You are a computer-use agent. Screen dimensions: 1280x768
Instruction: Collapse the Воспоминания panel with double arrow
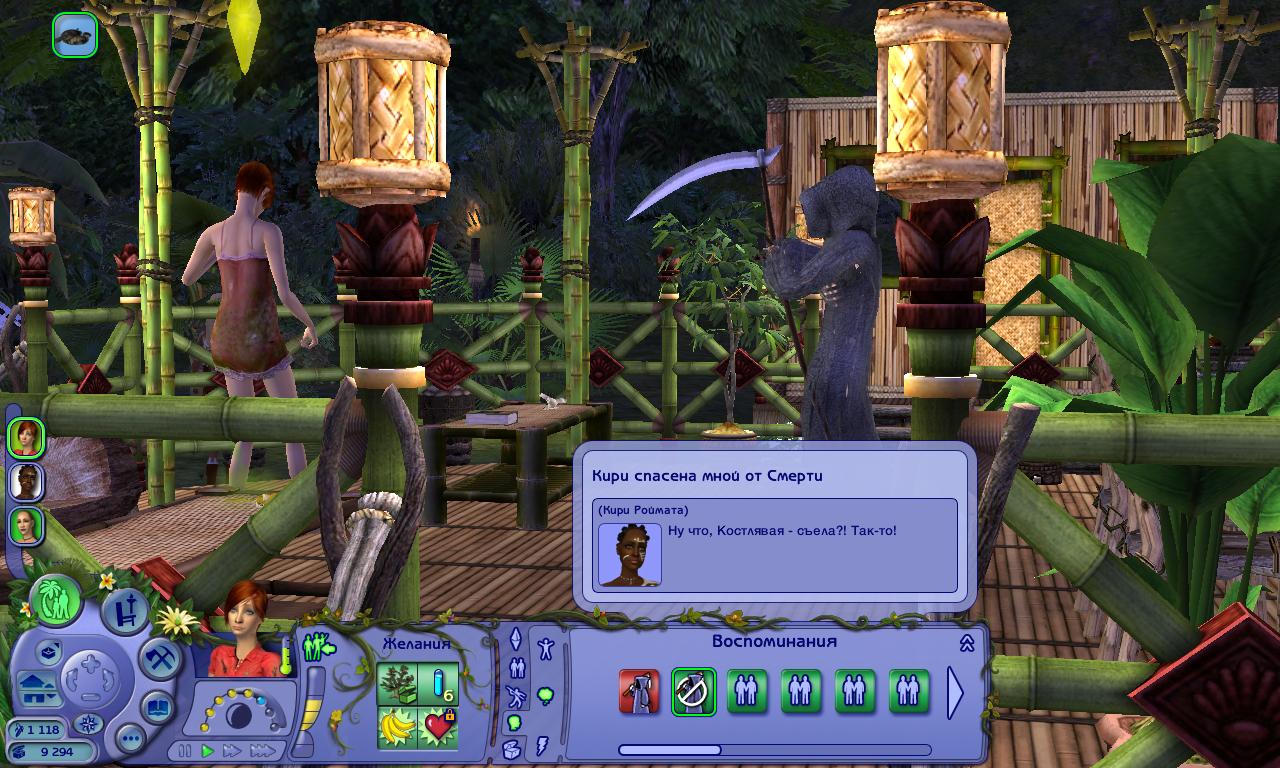967,643
